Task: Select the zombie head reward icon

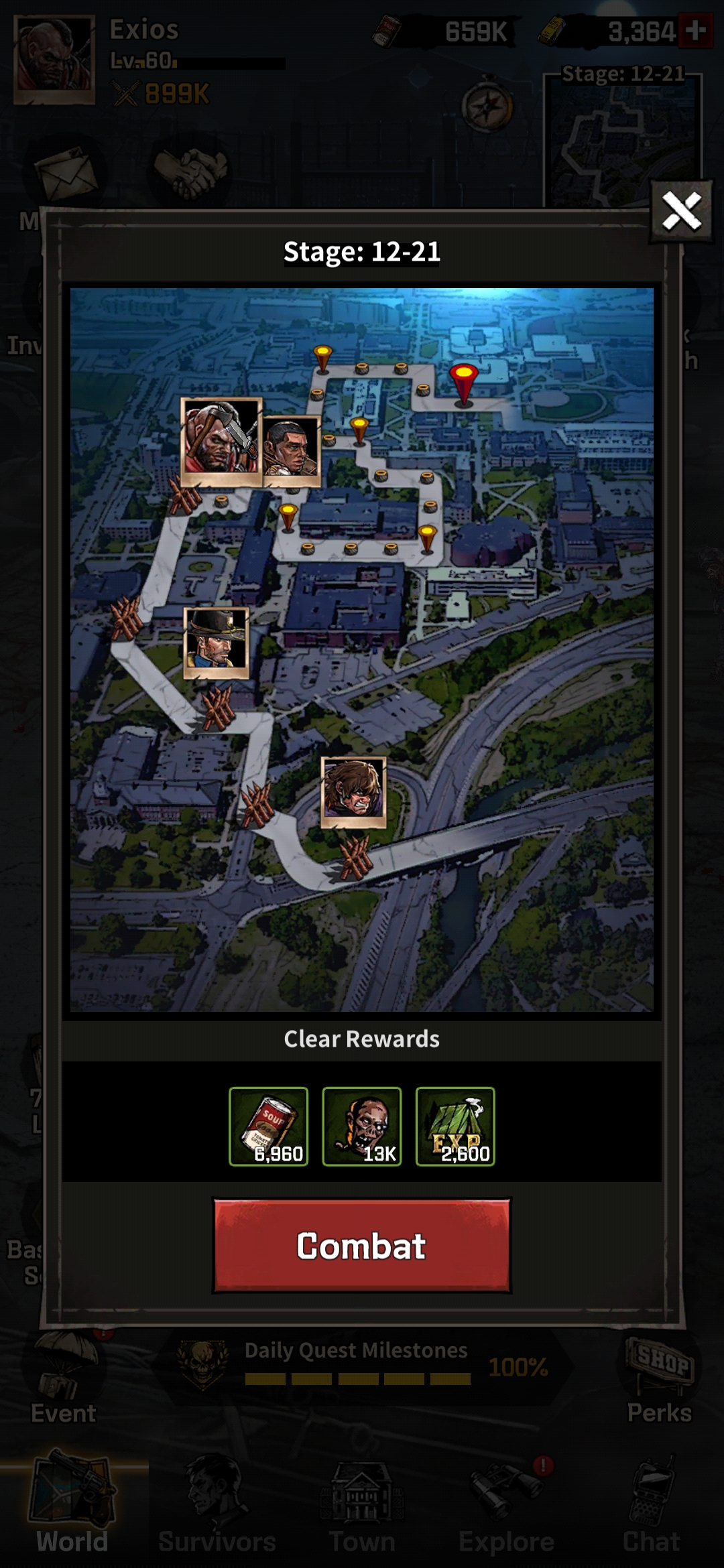Action: click(361, 1126)
